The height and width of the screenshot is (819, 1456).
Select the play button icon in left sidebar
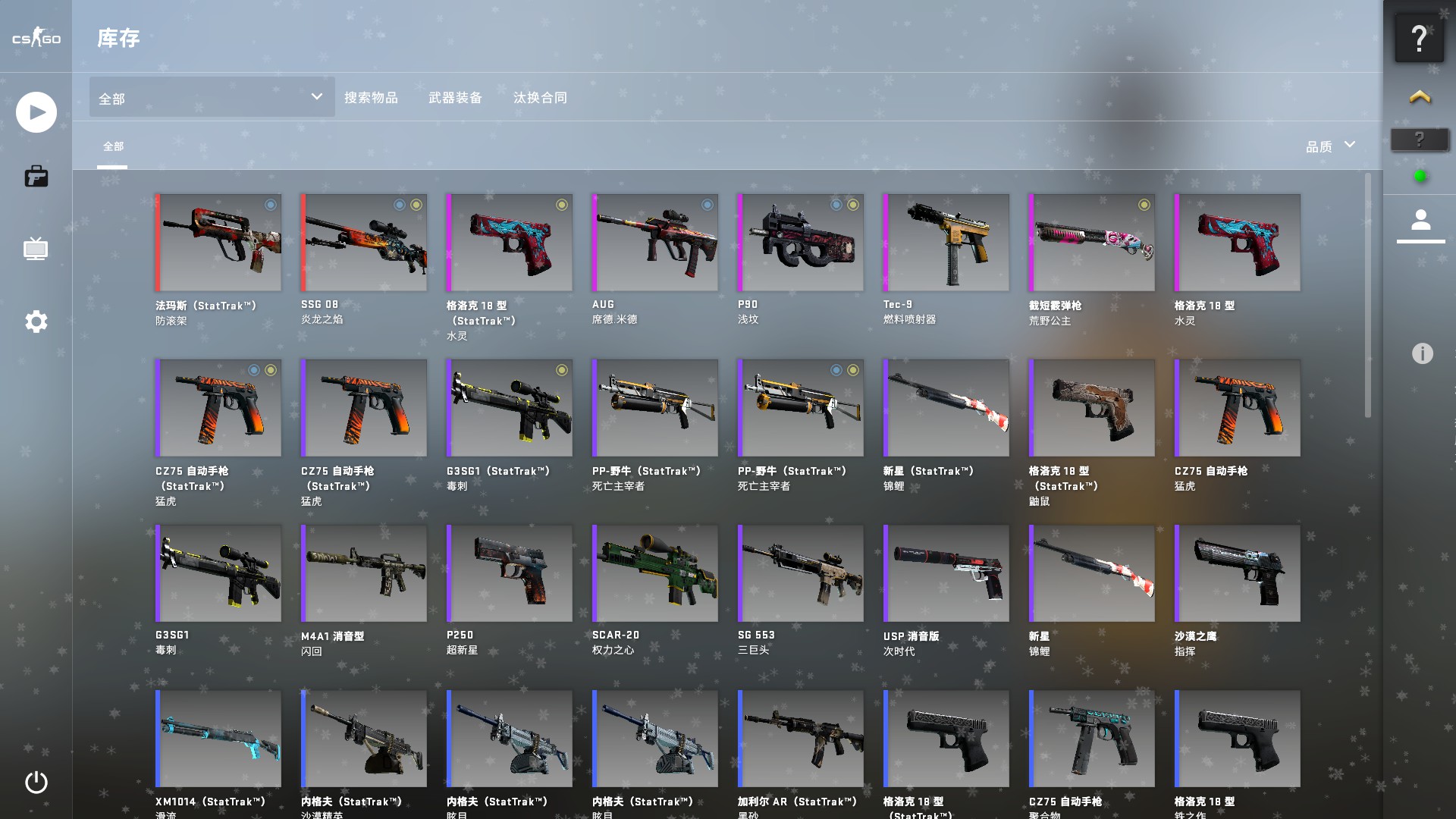[x=36, y=111]
